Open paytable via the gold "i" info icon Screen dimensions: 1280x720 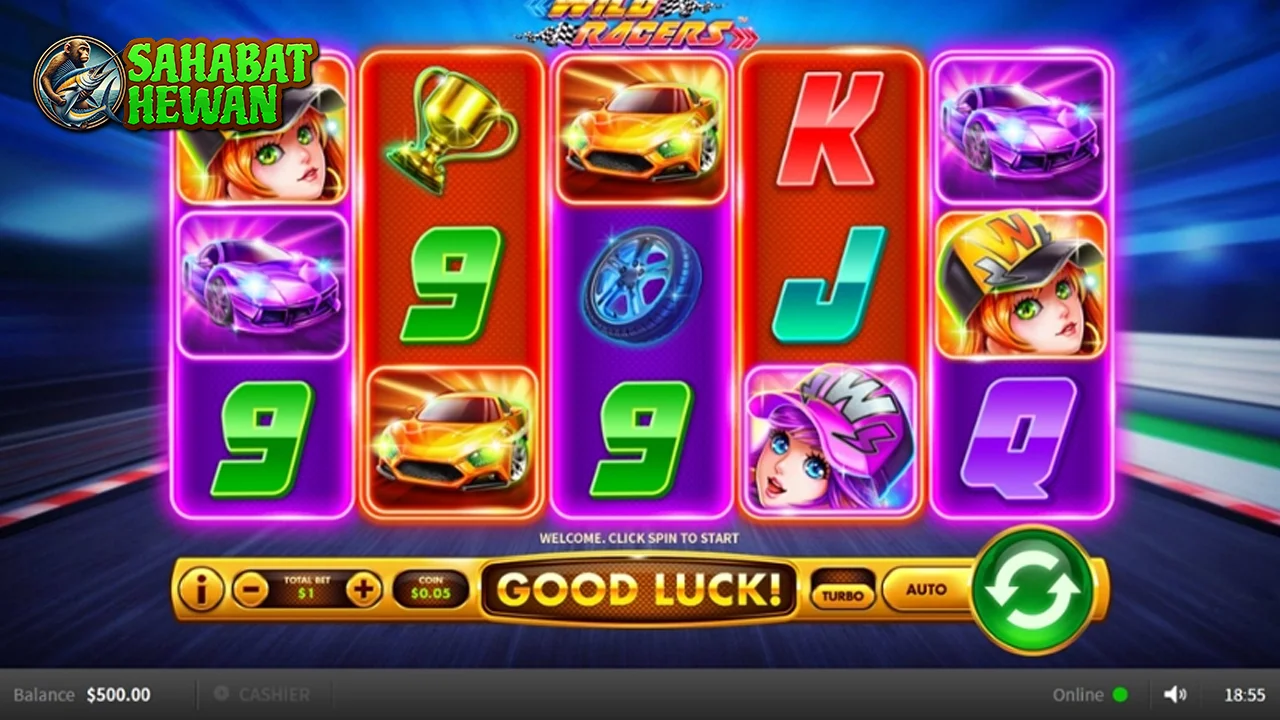pos(201,590)
